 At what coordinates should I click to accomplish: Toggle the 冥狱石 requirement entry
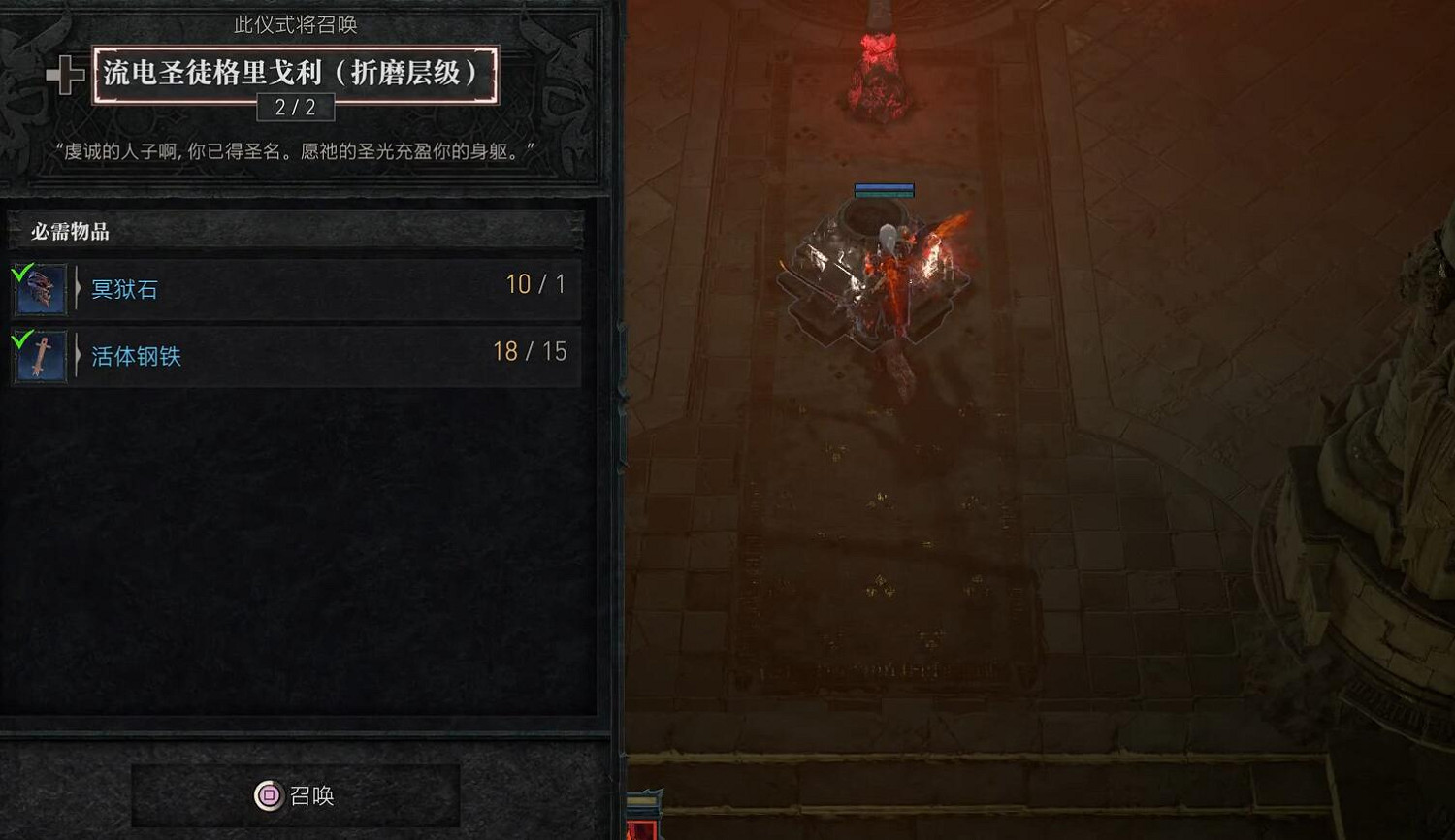(x=291, y=289)
